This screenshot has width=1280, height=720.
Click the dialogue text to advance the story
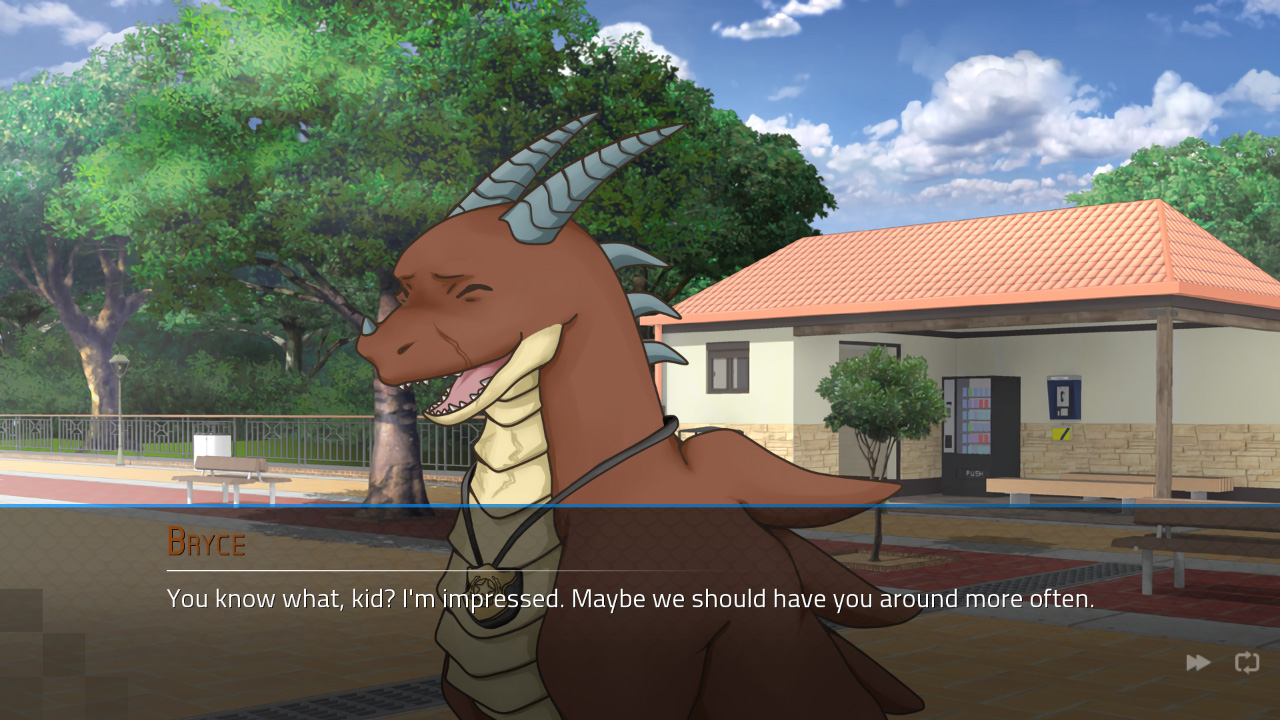coord(628,598)
